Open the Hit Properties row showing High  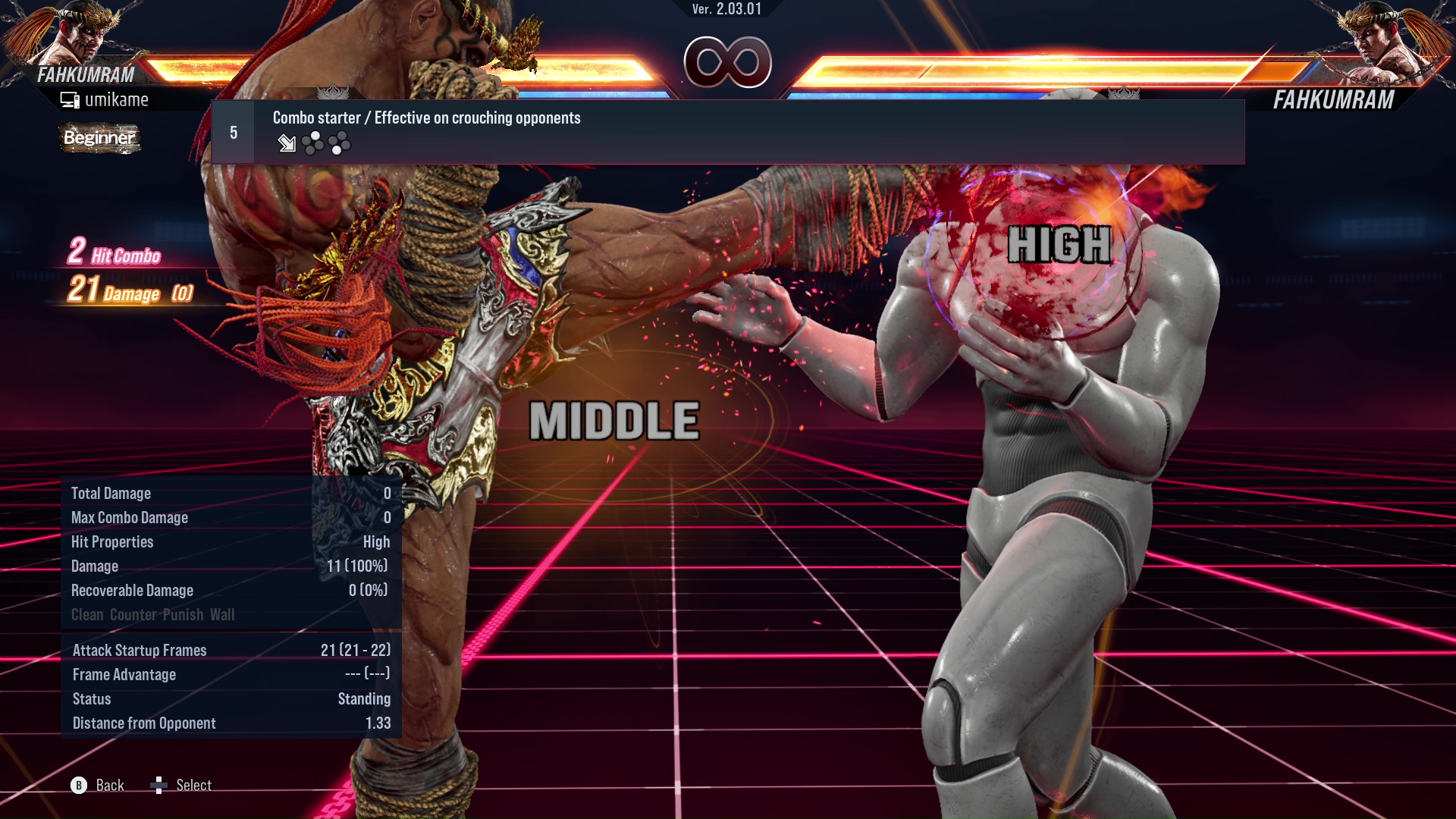coord(227,541)
